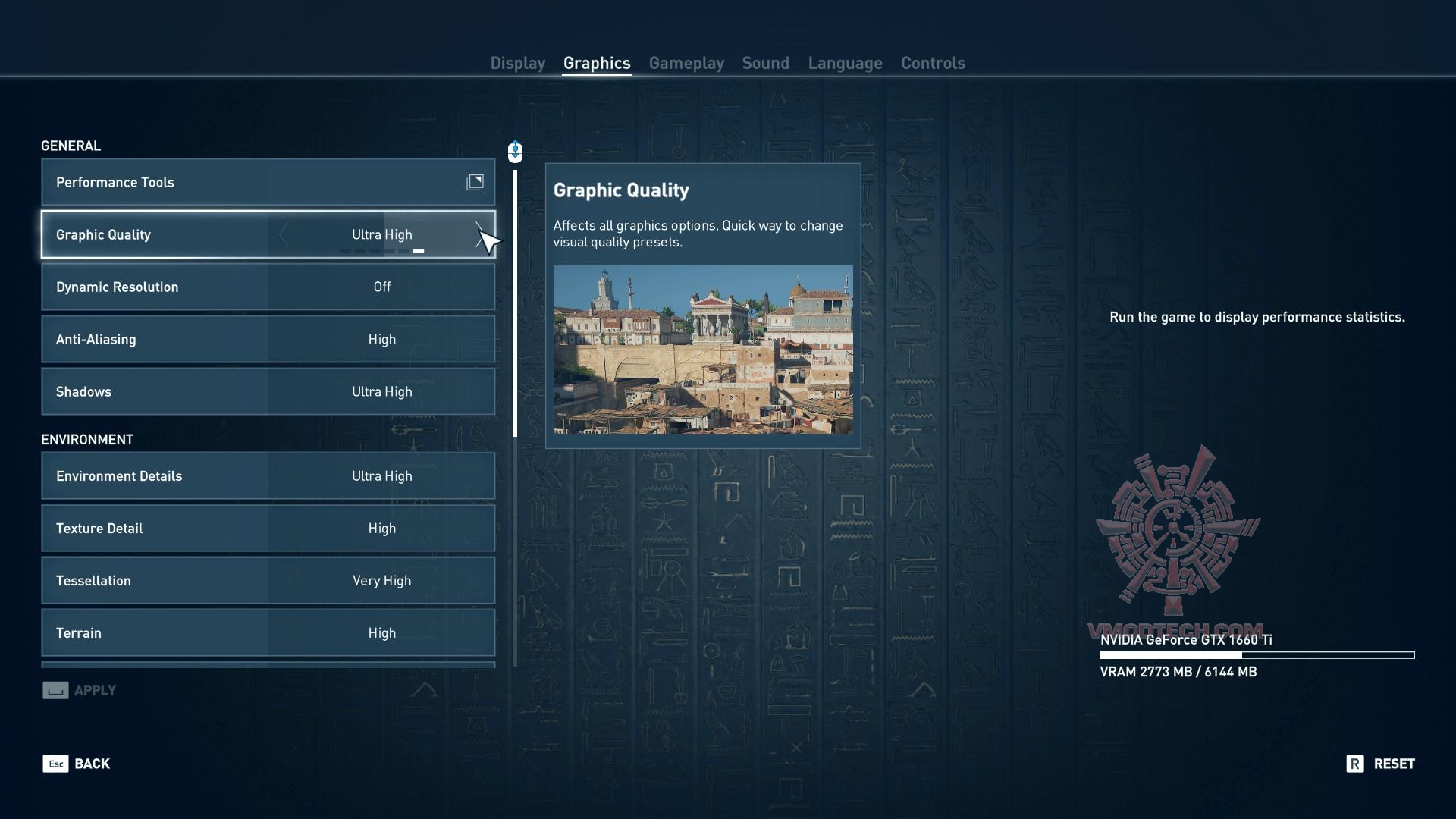The width and height of the screenshot is (1456, 819).
Task: Open the Gameplay settings tab
Action: (x=686, y=63)
